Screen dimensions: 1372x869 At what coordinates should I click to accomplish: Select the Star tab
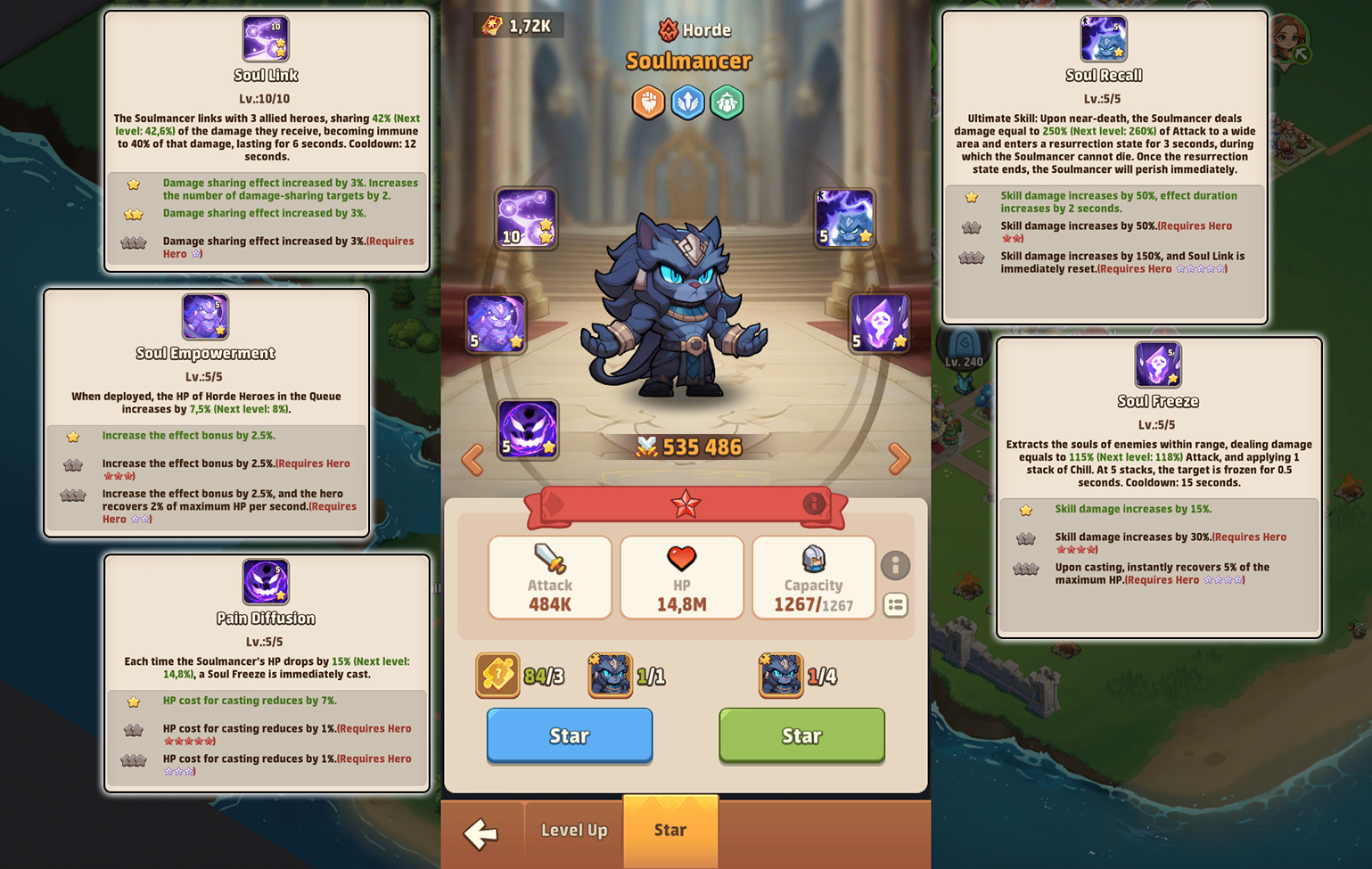click(x=670, y=831)
